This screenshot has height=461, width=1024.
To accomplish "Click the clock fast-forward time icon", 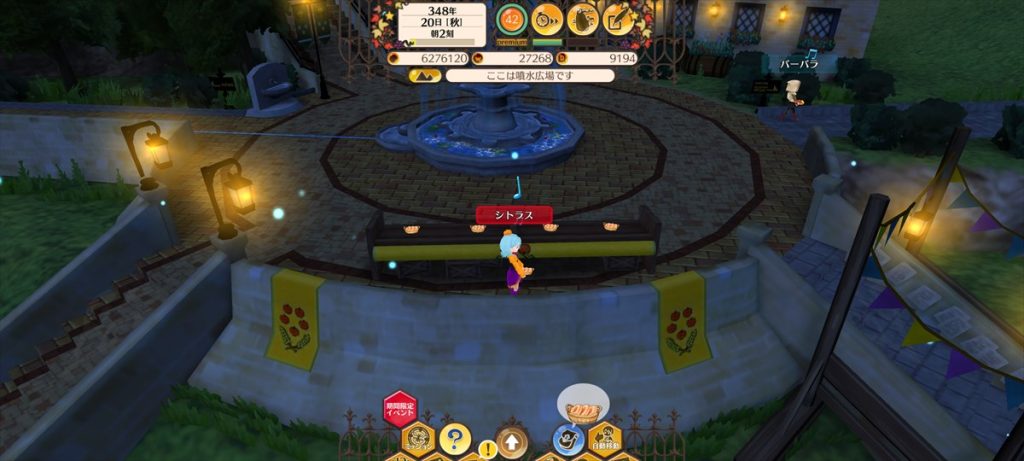I will point(547,18).
